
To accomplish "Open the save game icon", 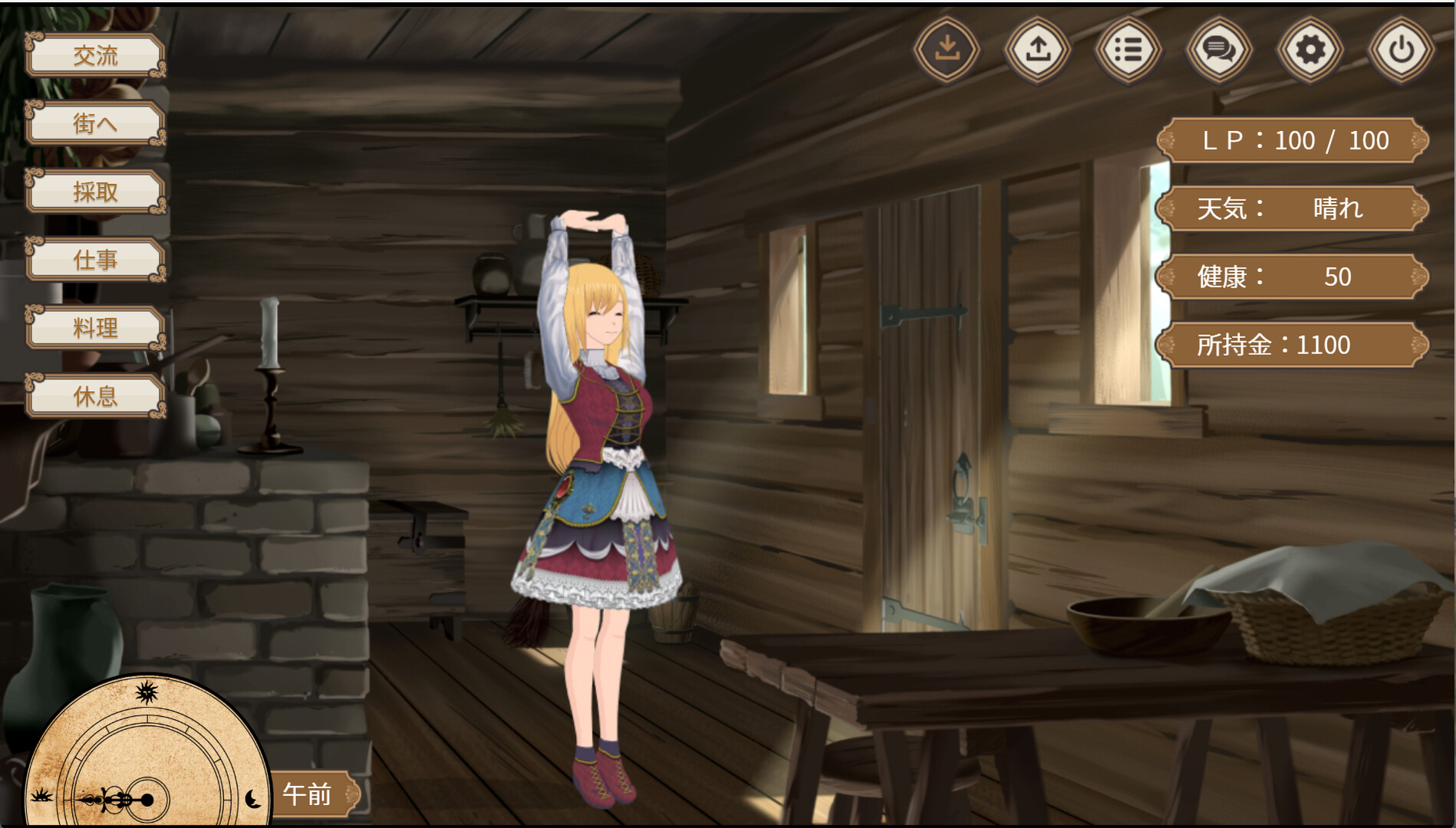I will tap(947, 49).
